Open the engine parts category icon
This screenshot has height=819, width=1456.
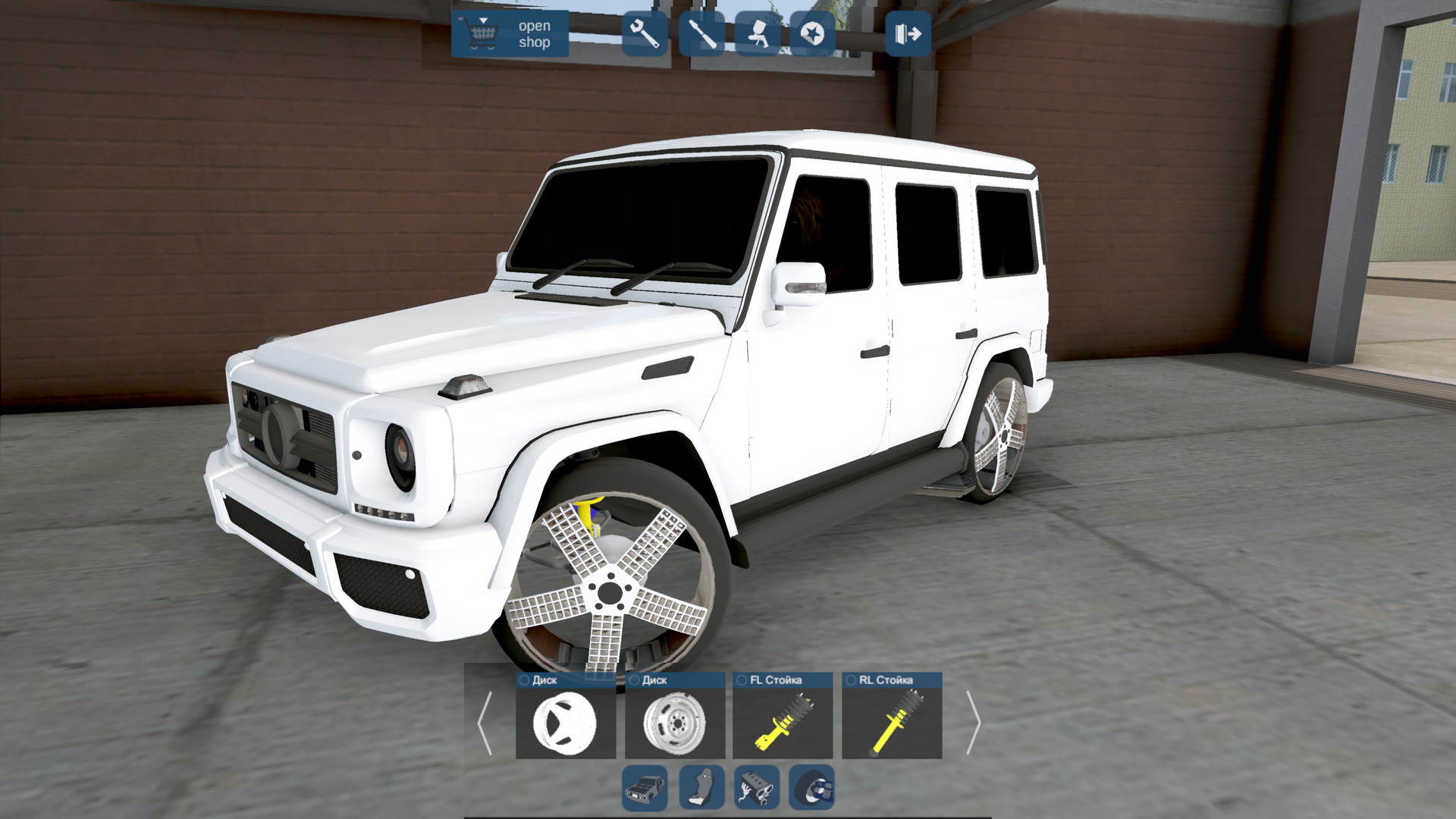756,788
